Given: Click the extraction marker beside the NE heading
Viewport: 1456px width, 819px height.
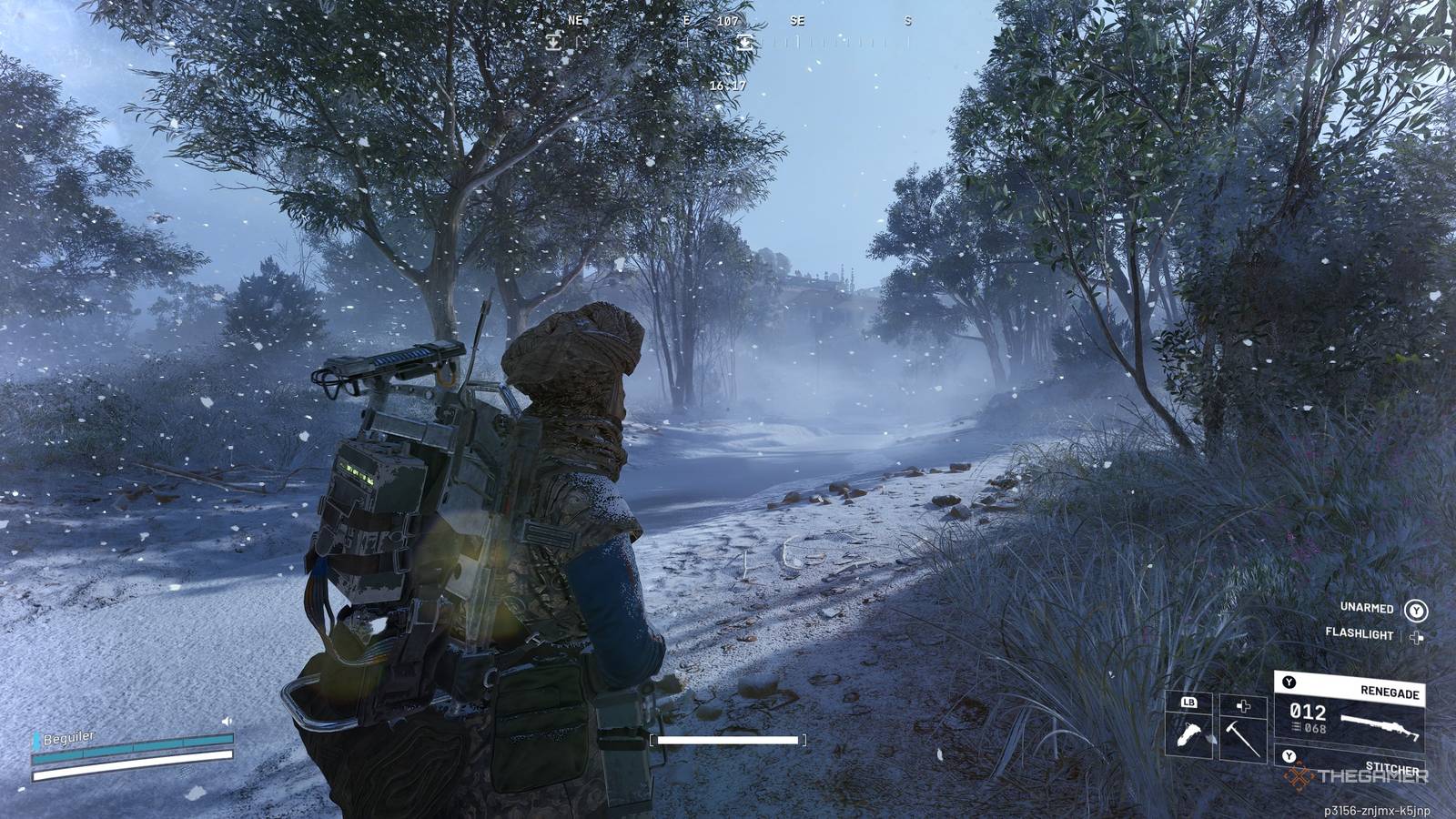Looking at the screenshot, I should tap(553, 41).
